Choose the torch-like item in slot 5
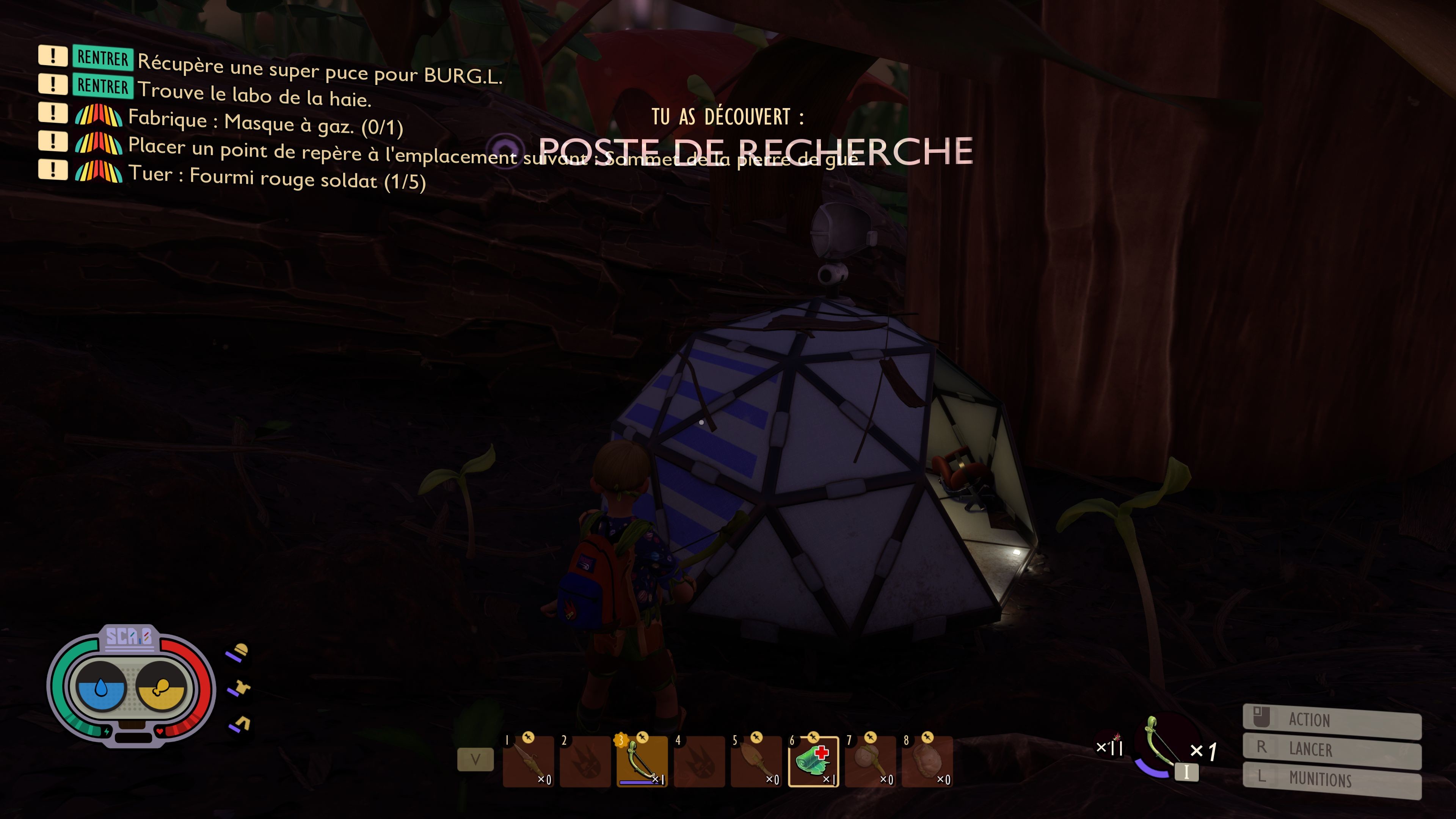The width and height of the screenshot is (1456, 819). (x=756, y=761)
